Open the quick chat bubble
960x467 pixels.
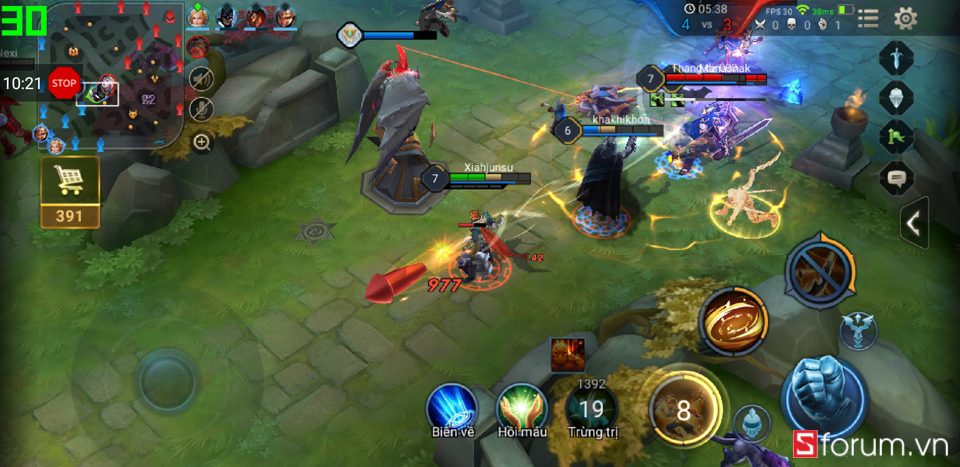[x=896, y=178]
